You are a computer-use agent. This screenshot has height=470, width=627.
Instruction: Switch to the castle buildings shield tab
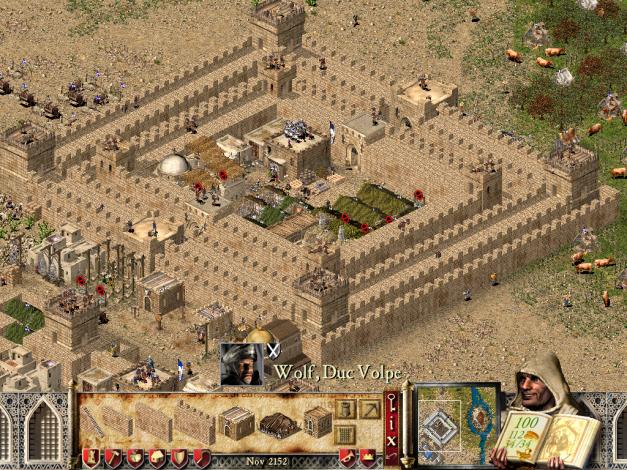coord(90,458)
